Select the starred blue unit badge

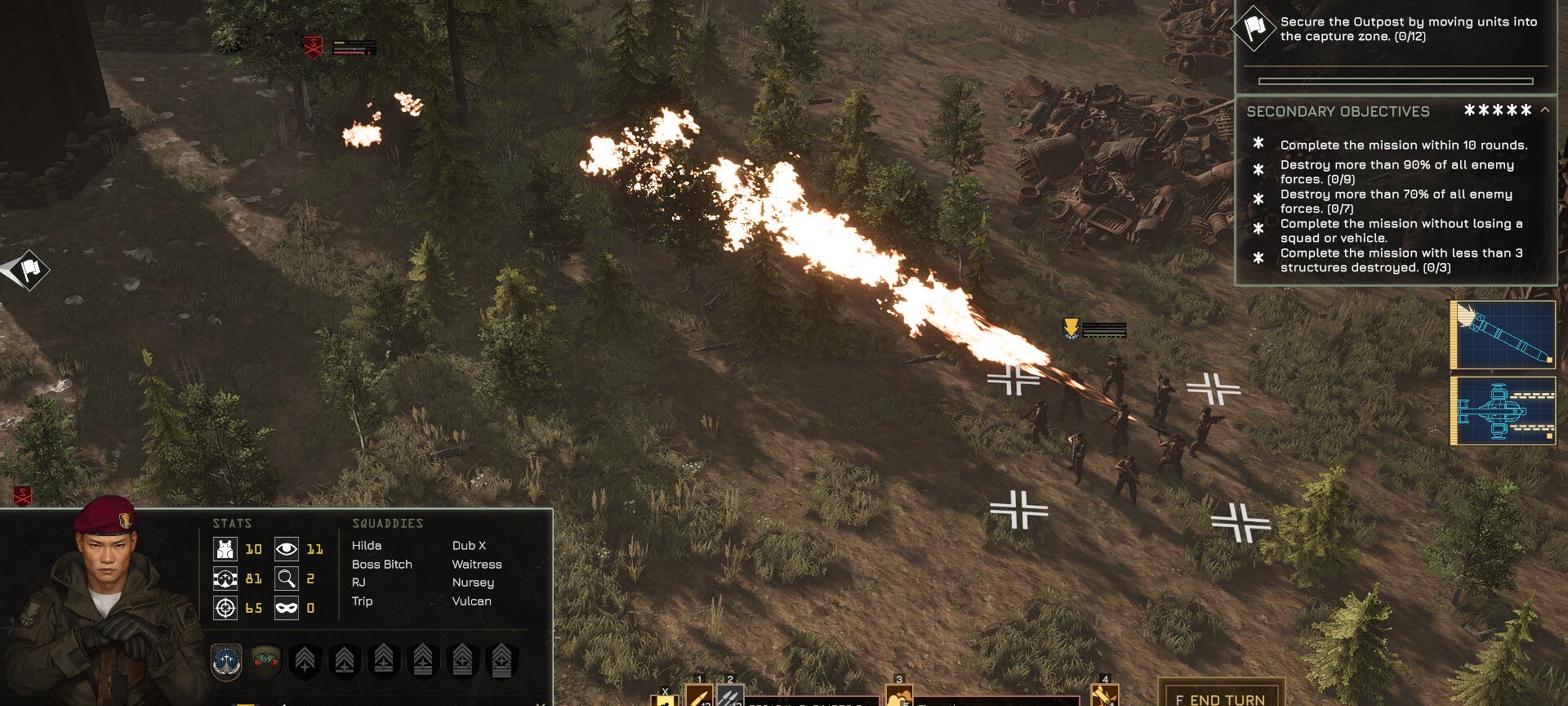(226, 661)
